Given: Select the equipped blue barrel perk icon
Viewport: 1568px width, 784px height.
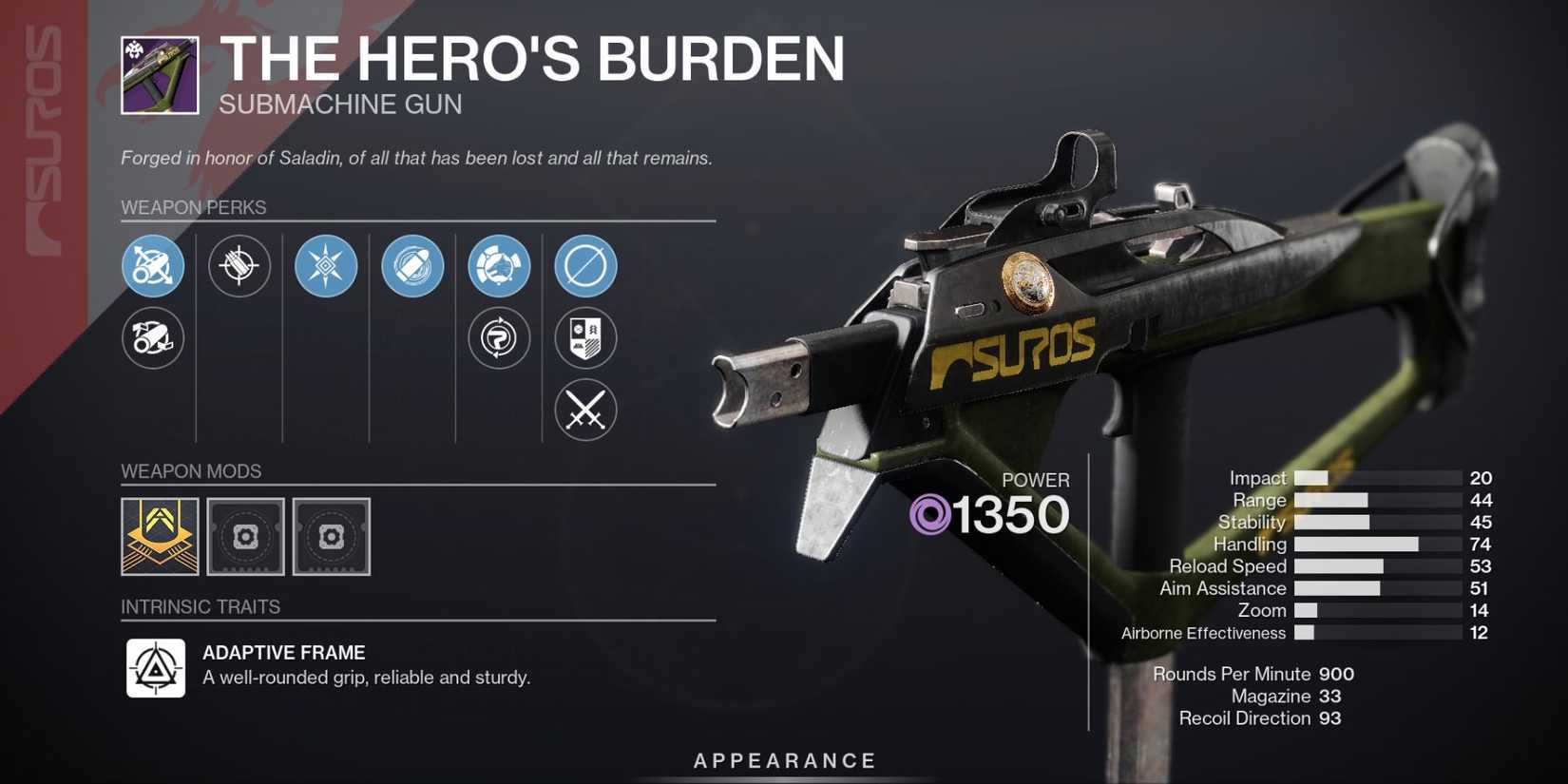Looking at the screenshot, I should click(x=152, y=266).
